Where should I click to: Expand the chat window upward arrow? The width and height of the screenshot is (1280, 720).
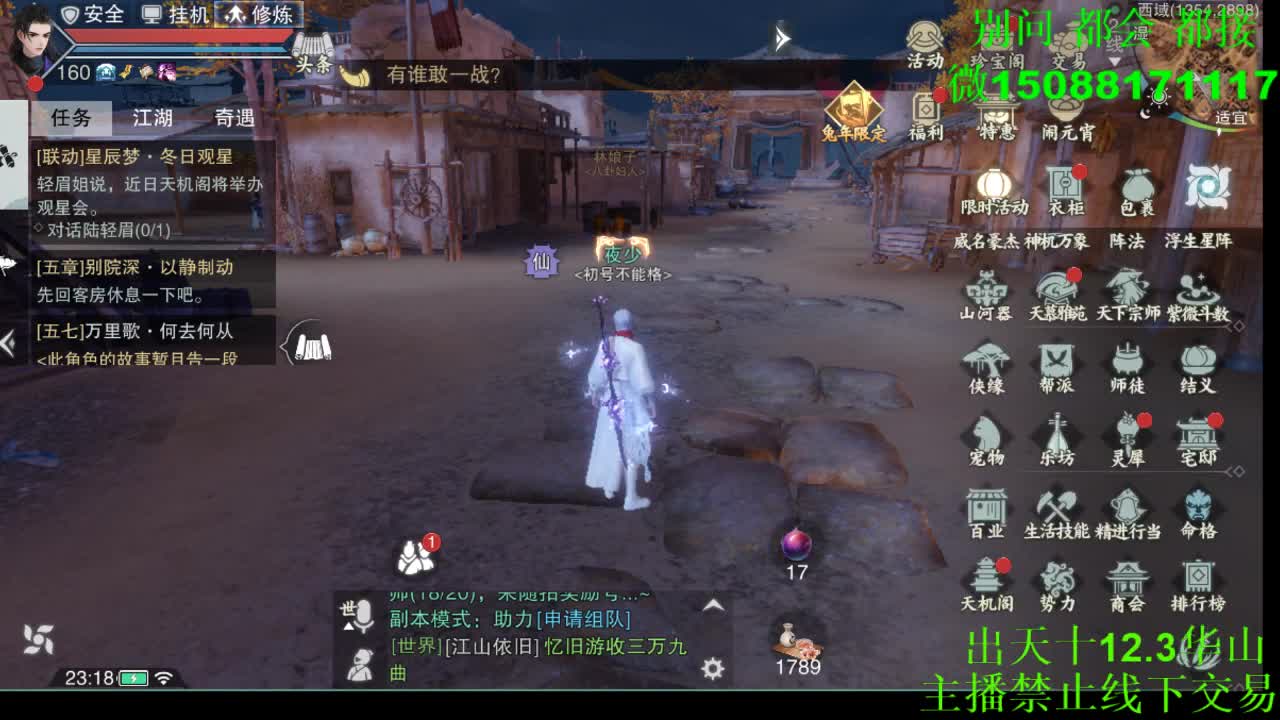(x=711, y=603)
